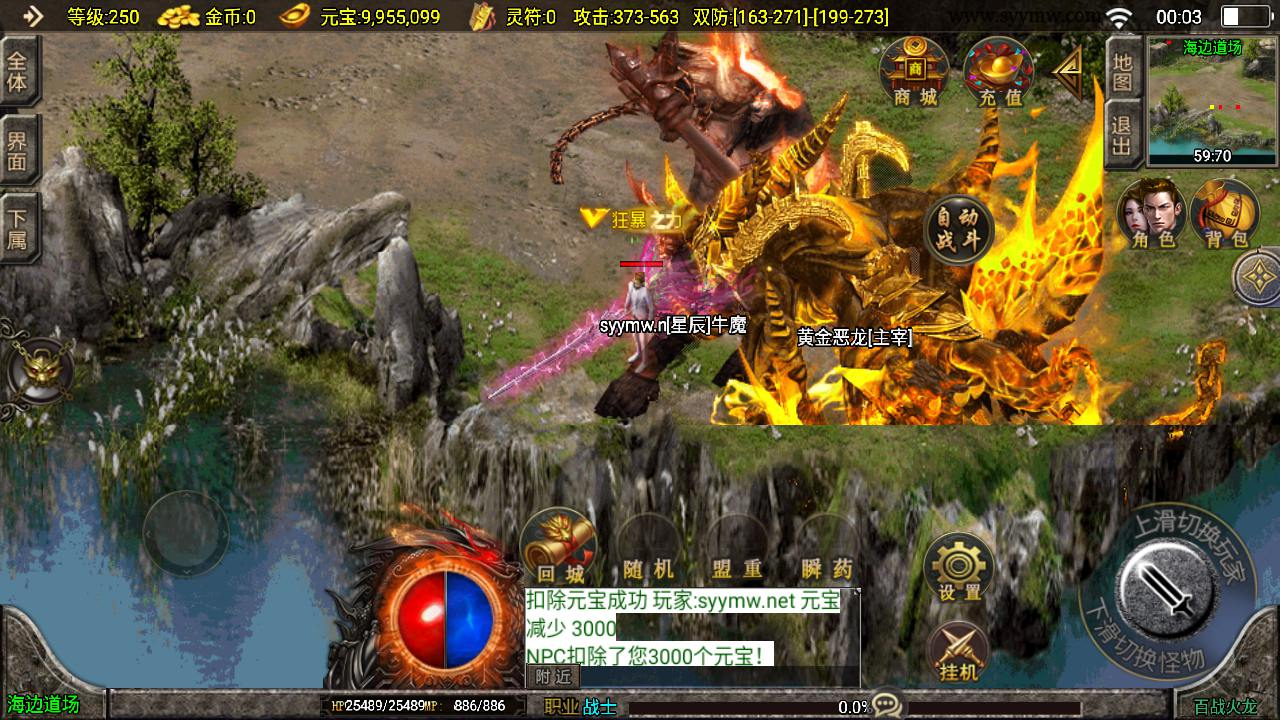Toggle 自动战斗 auto battle

(x=959, y=230)
